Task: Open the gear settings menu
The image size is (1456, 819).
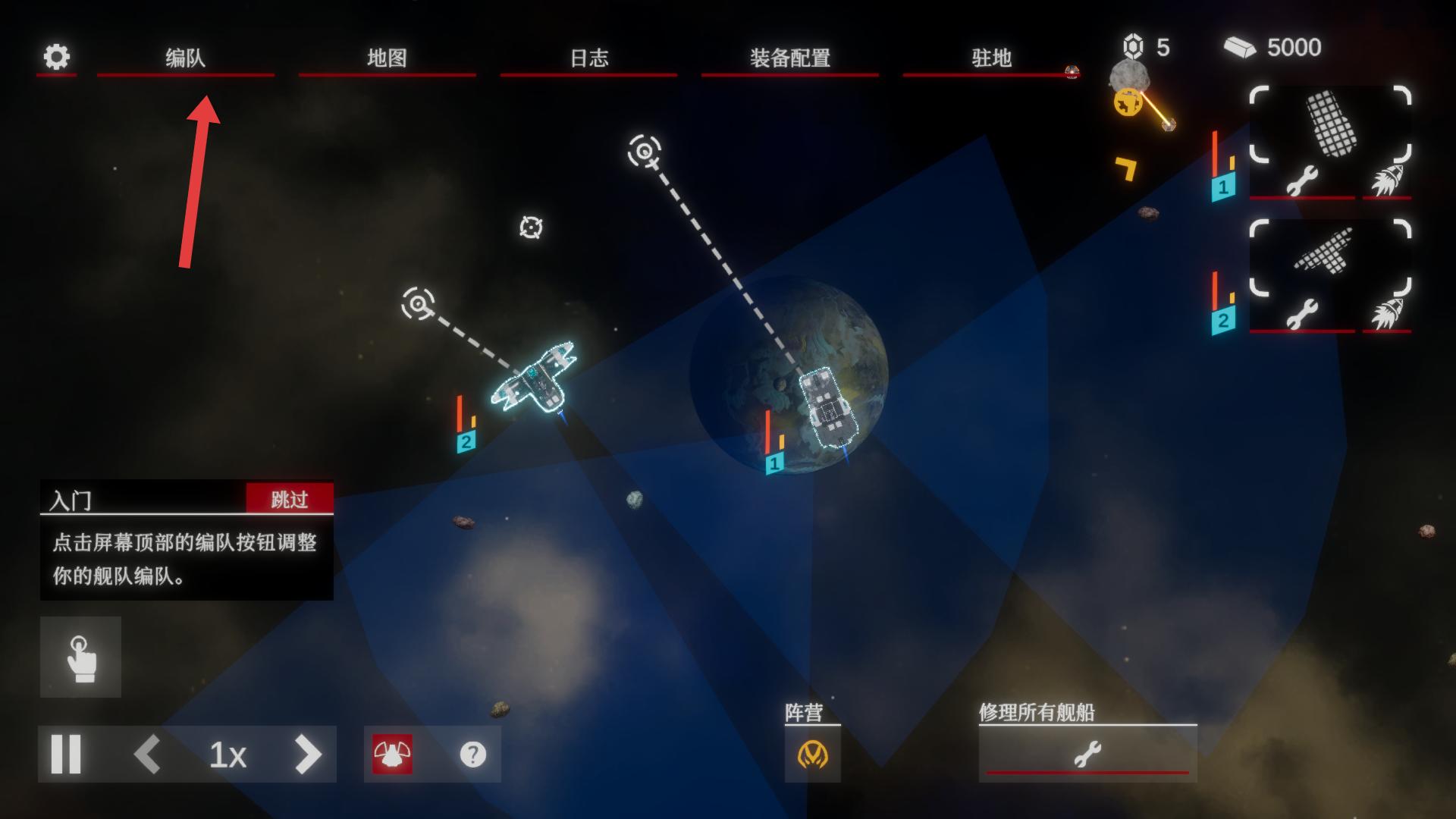Action: click(57, 57)
